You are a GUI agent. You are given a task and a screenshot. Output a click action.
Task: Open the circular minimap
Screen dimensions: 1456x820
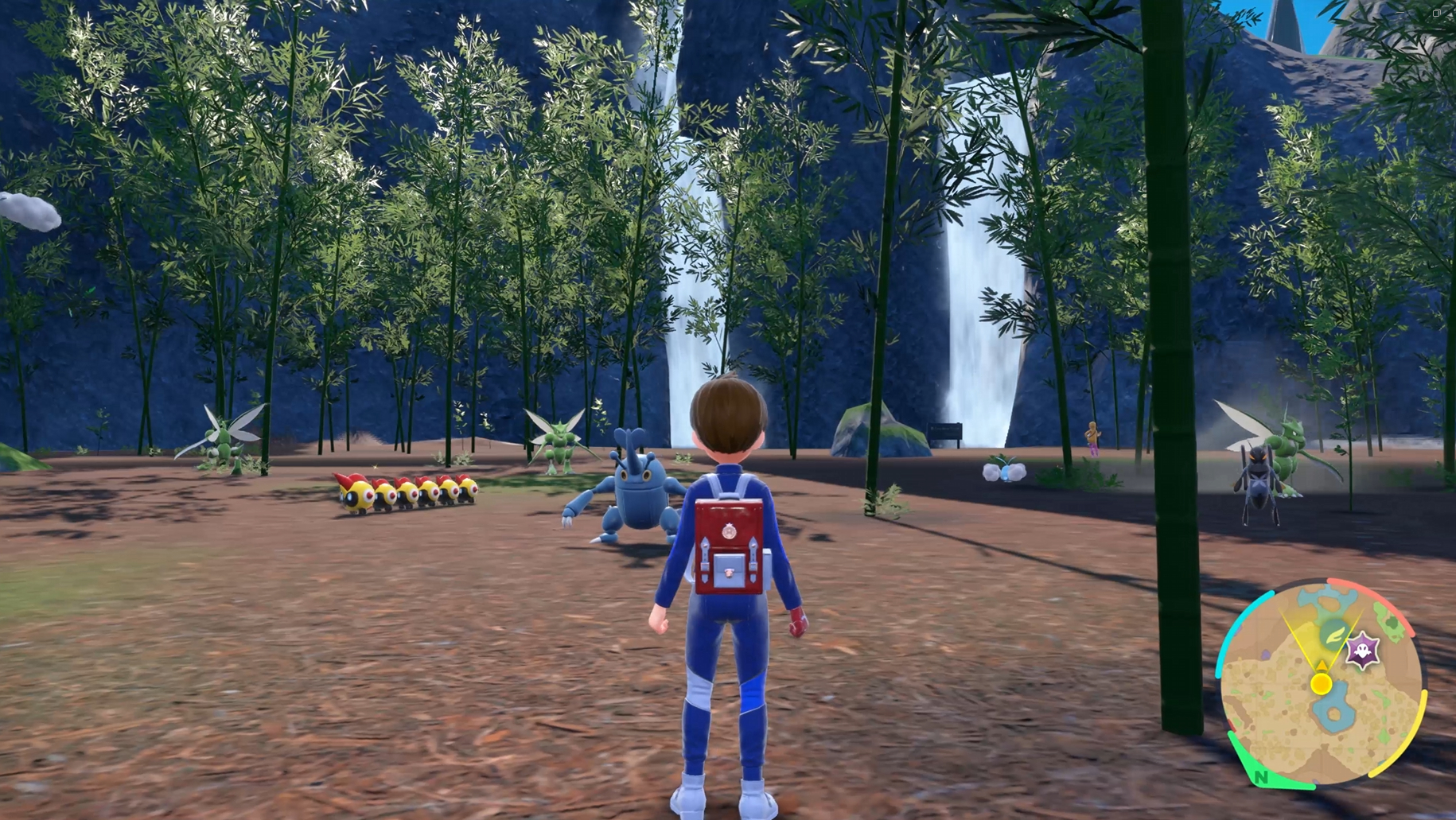(x=1321, y=684)
